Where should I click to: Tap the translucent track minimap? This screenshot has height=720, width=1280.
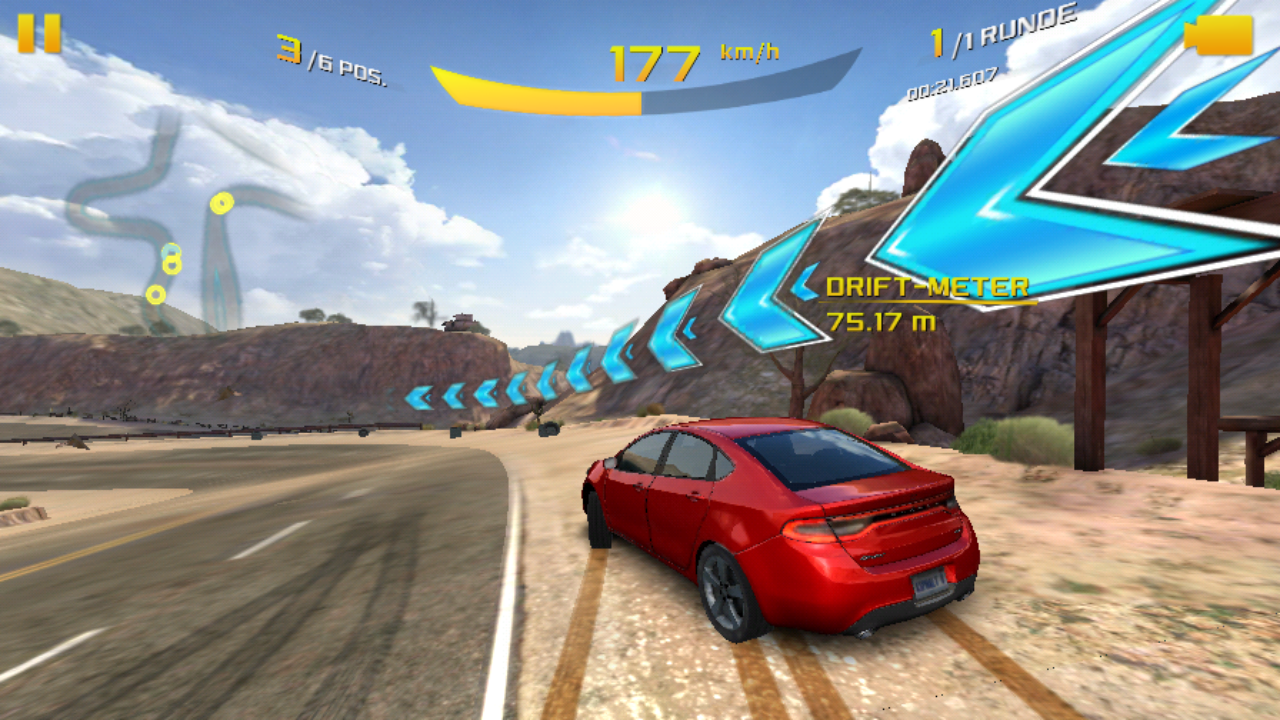pos(180,230)
